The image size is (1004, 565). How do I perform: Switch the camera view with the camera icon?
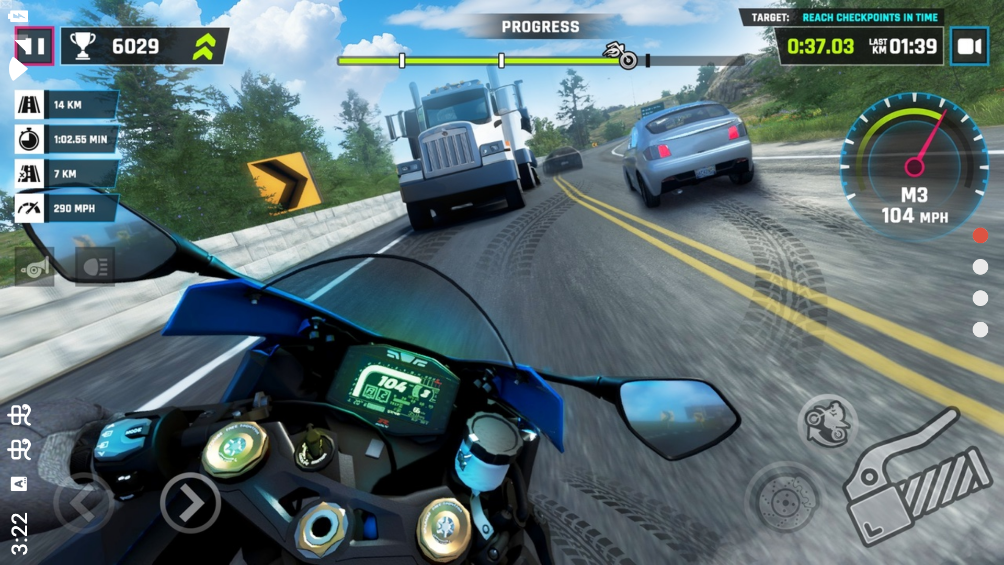point(968,46)
